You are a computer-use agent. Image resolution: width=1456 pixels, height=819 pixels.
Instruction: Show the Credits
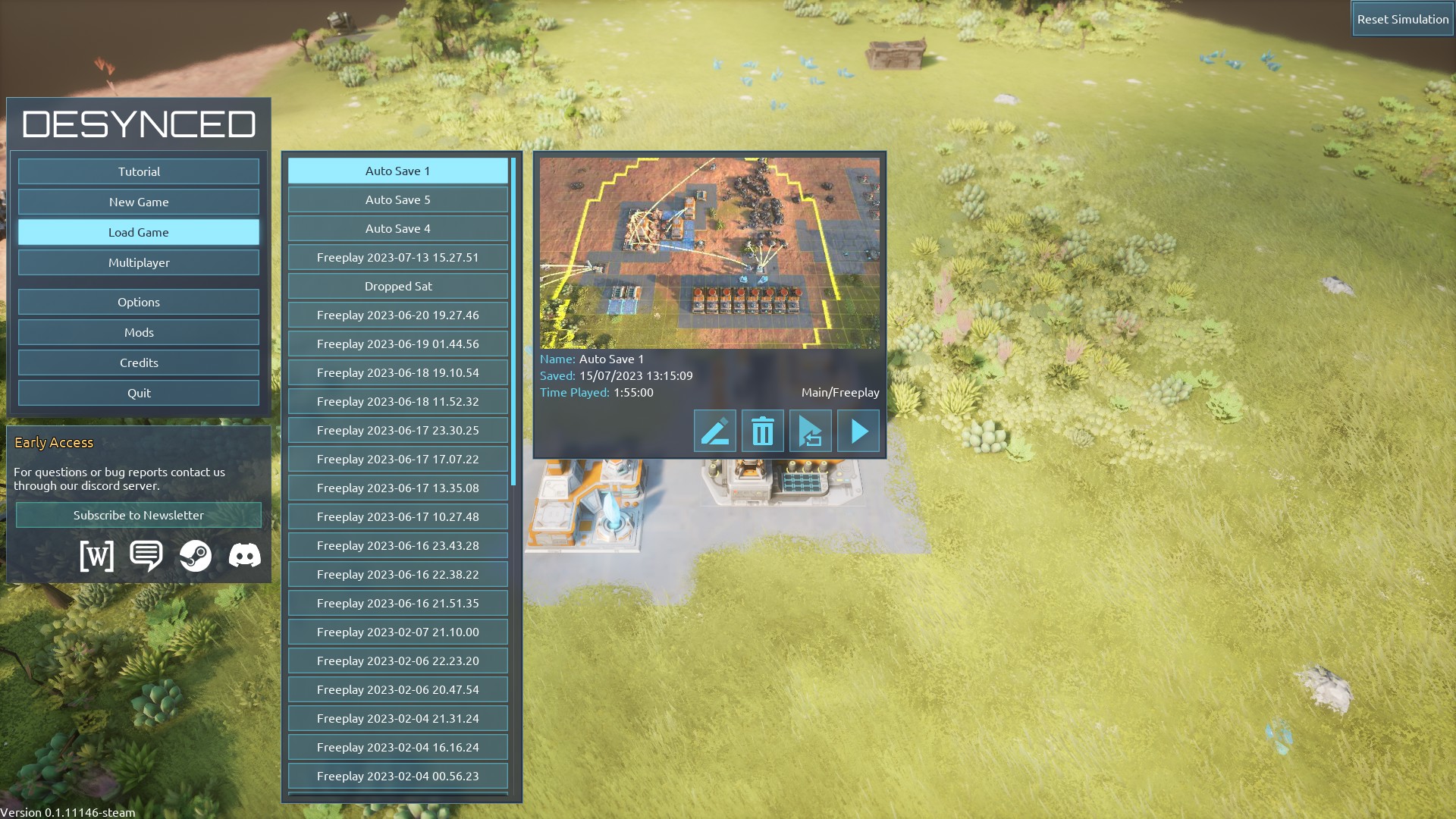139,362
